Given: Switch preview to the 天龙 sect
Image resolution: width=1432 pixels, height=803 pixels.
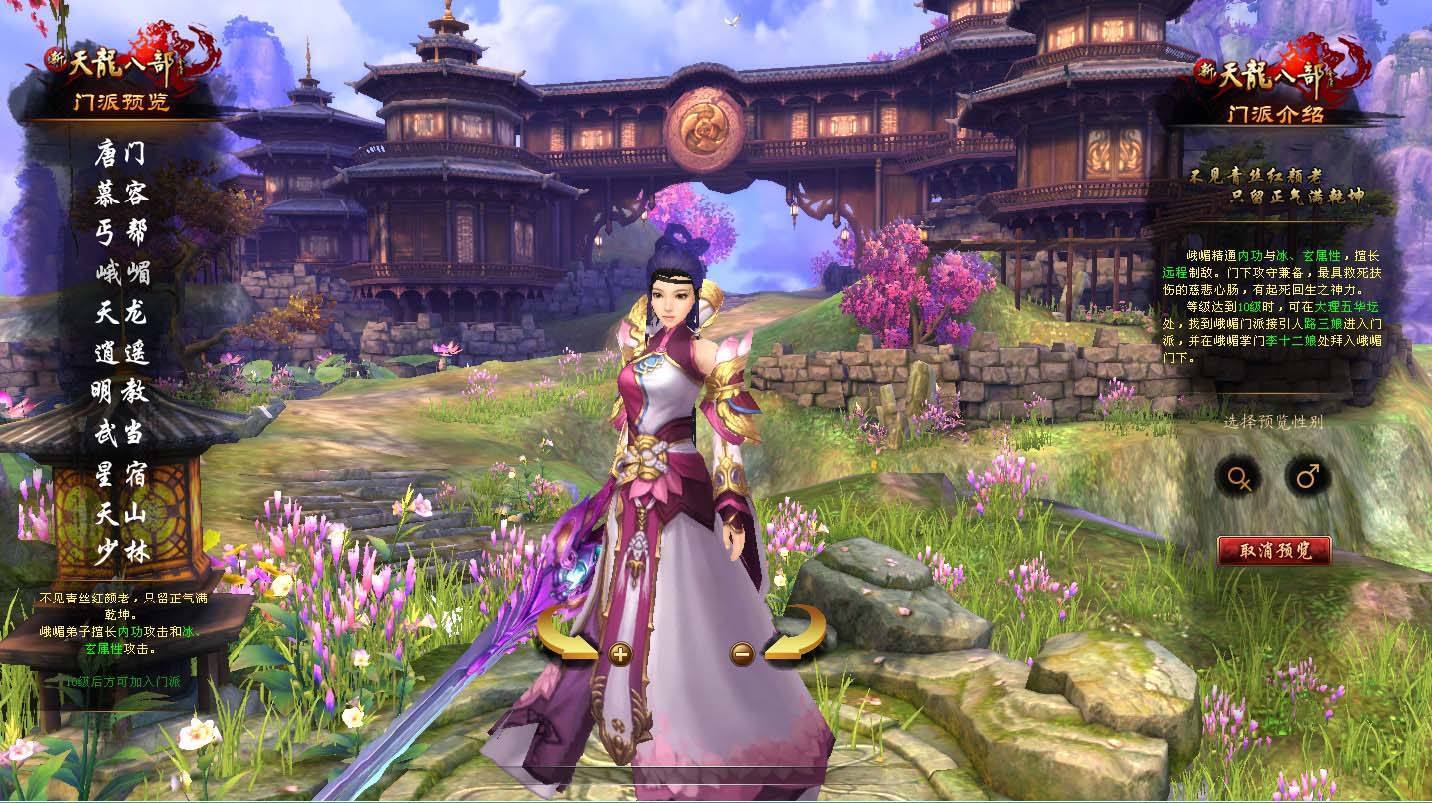Looking at the screenshot, I should point(121,312).
